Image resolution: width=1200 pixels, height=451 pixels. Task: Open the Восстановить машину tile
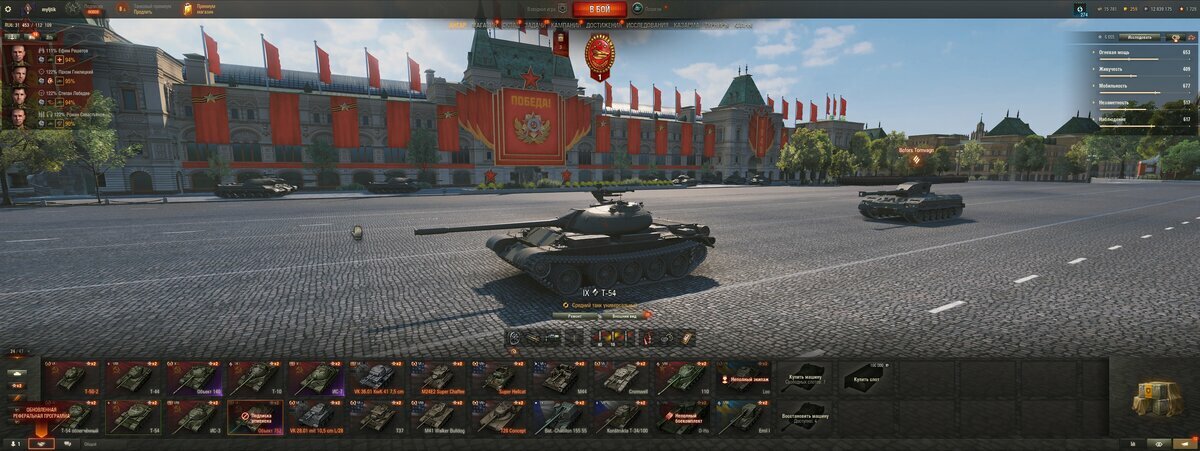[x=804, y=417]
